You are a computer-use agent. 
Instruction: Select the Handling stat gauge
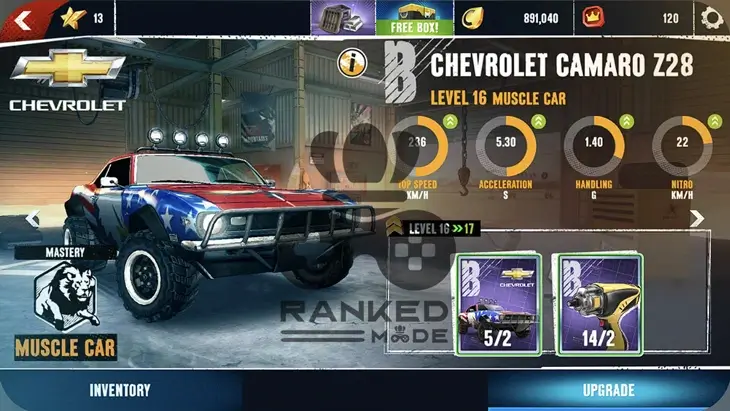(x=594, y=150)
